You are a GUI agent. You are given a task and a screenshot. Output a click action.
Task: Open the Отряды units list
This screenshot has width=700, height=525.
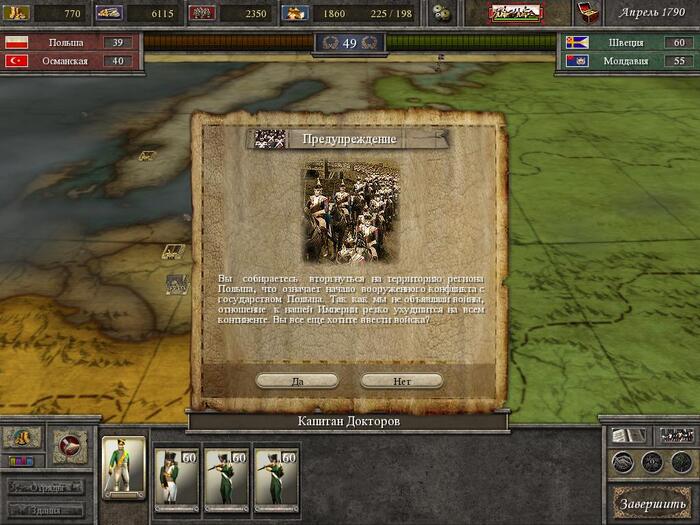[x=46, y=487]
